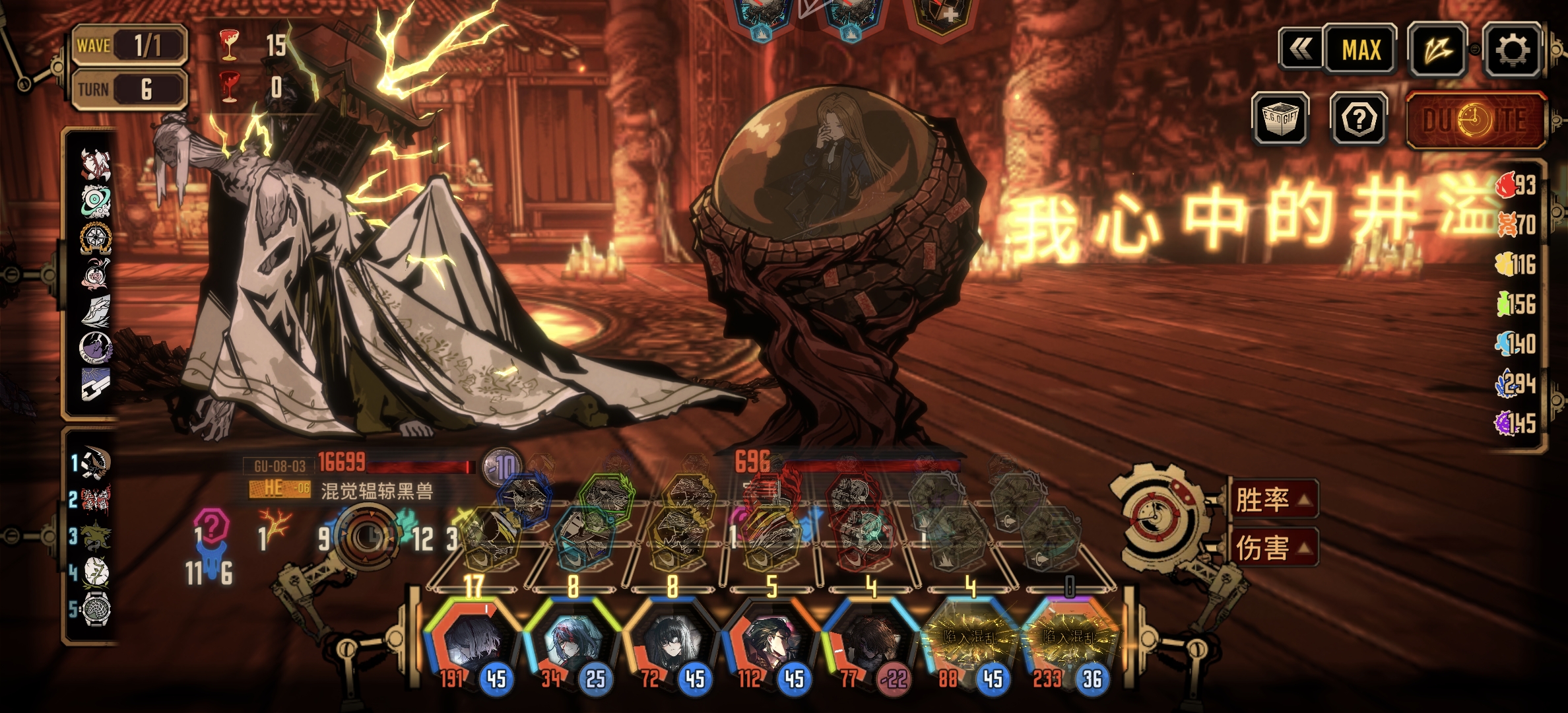Toggle the MAX battle speed button
The height and width of the screenshot is (713, 1568).
tap(1360, 50)
